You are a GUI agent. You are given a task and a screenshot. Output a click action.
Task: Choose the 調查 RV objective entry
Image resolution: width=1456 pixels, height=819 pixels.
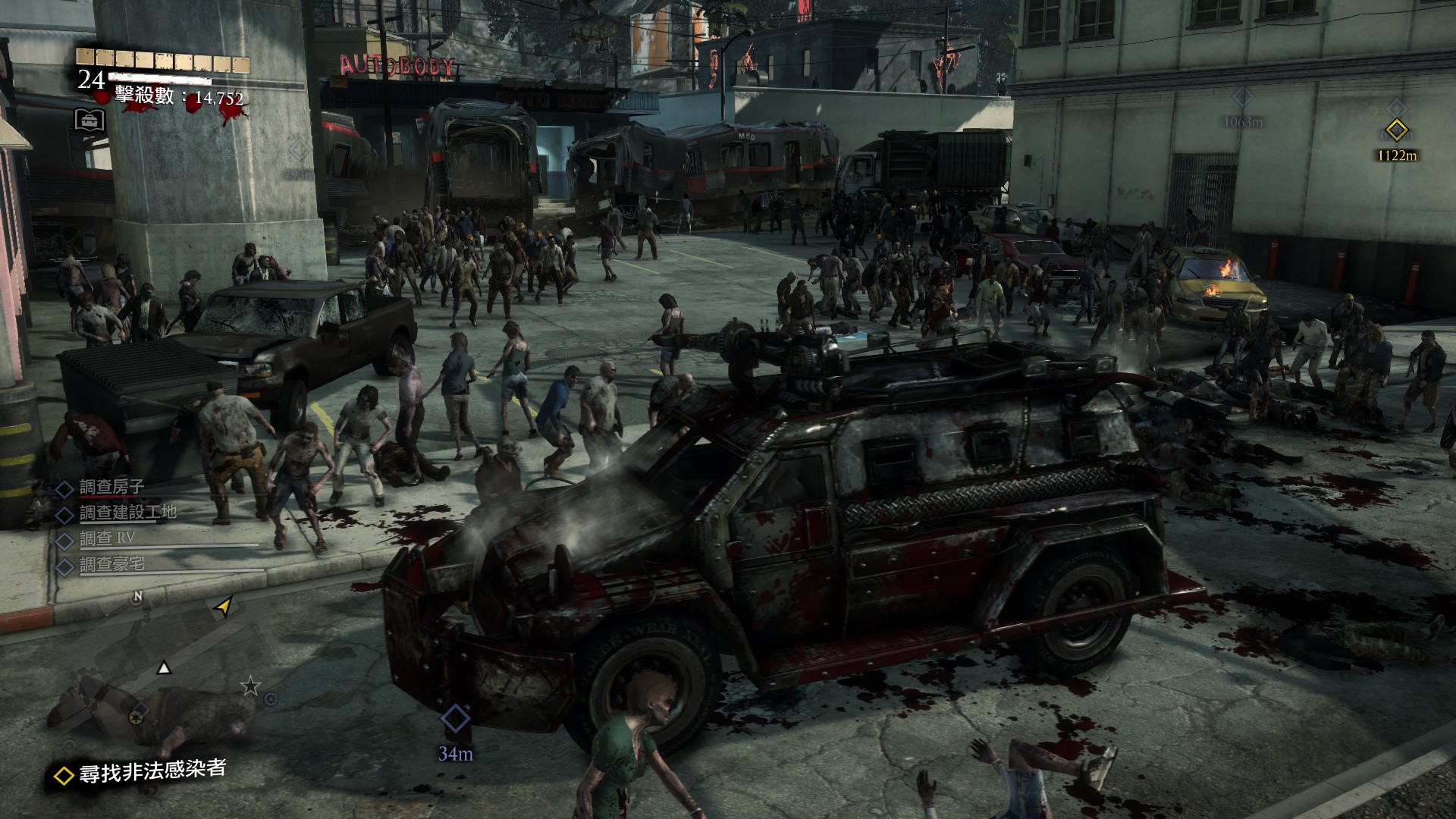pos(107,539)
